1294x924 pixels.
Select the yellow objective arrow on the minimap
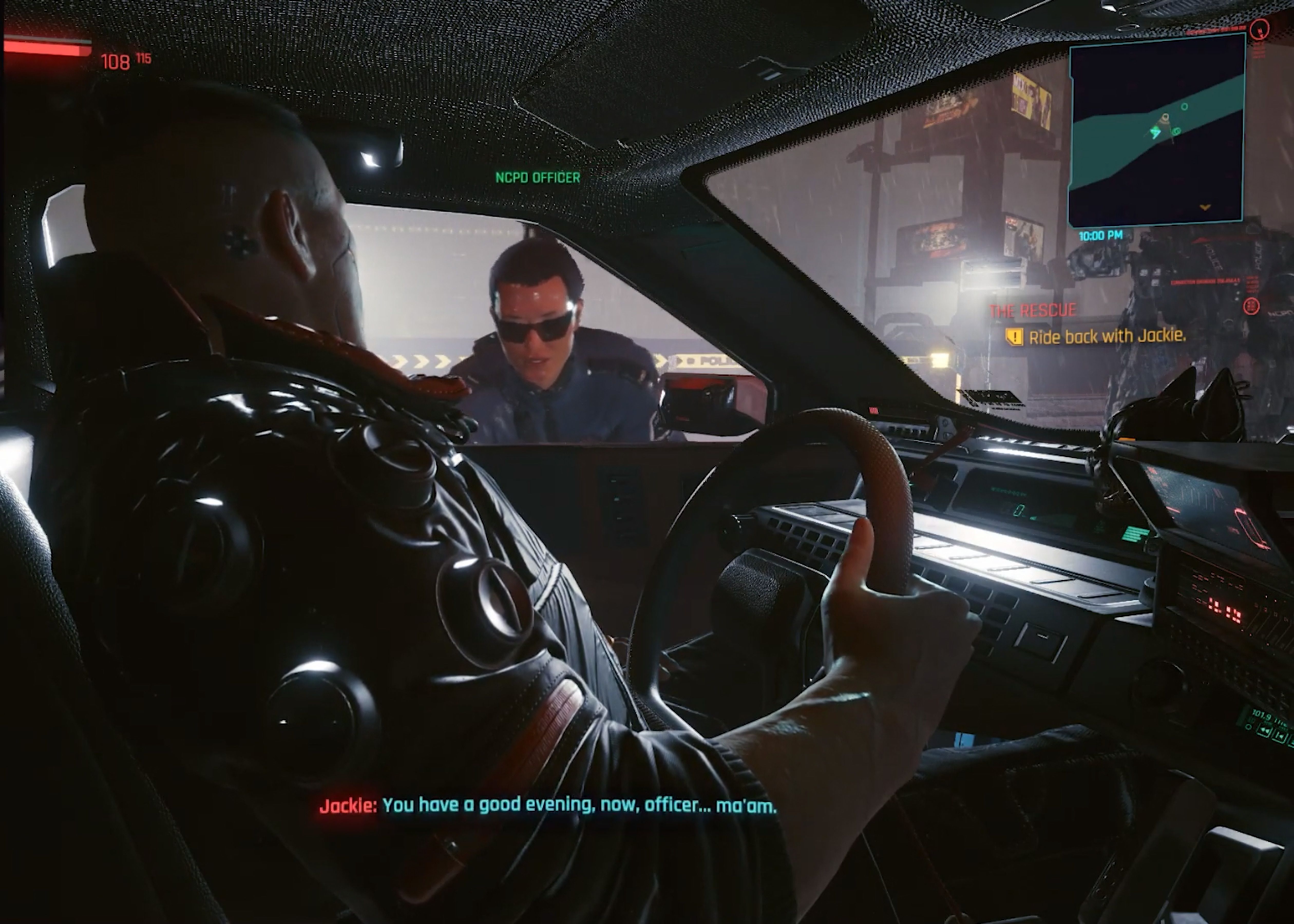coord(1205,208)
